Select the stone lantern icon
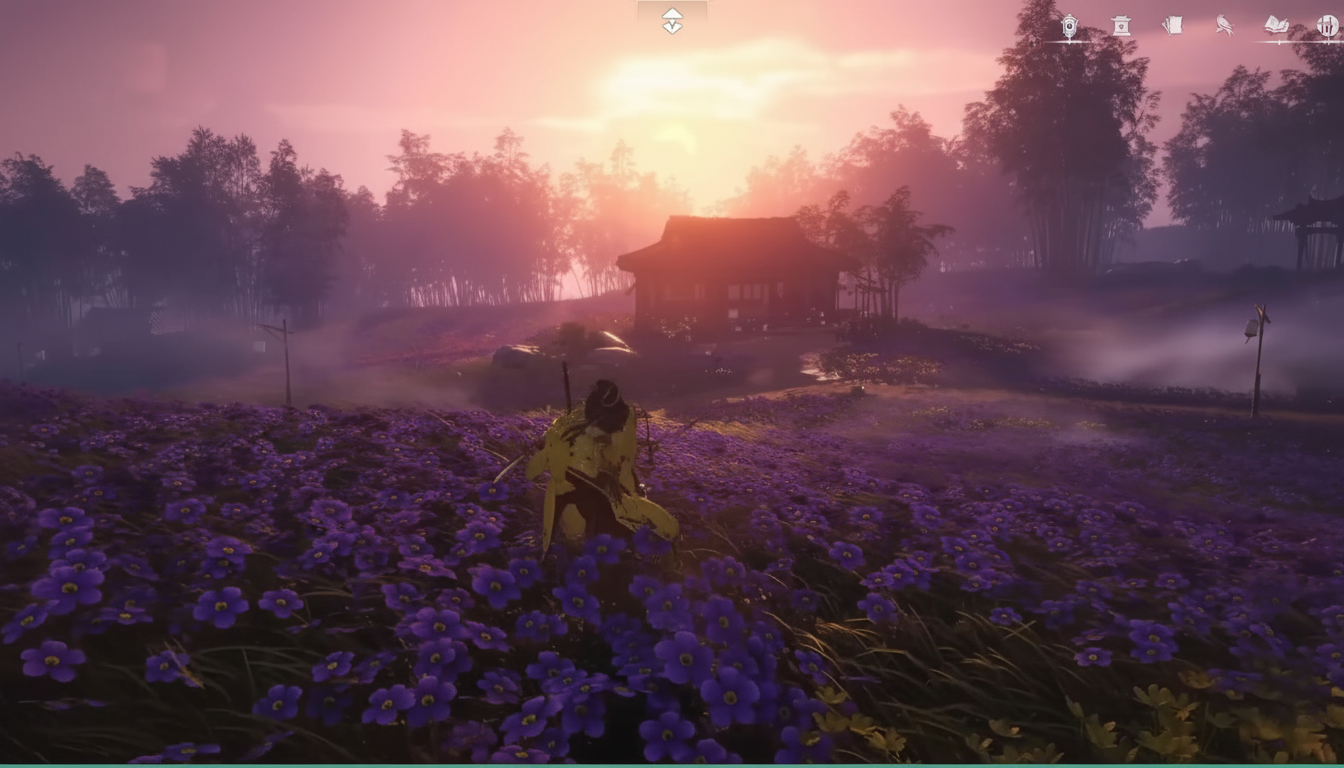 coord(1069,27)
